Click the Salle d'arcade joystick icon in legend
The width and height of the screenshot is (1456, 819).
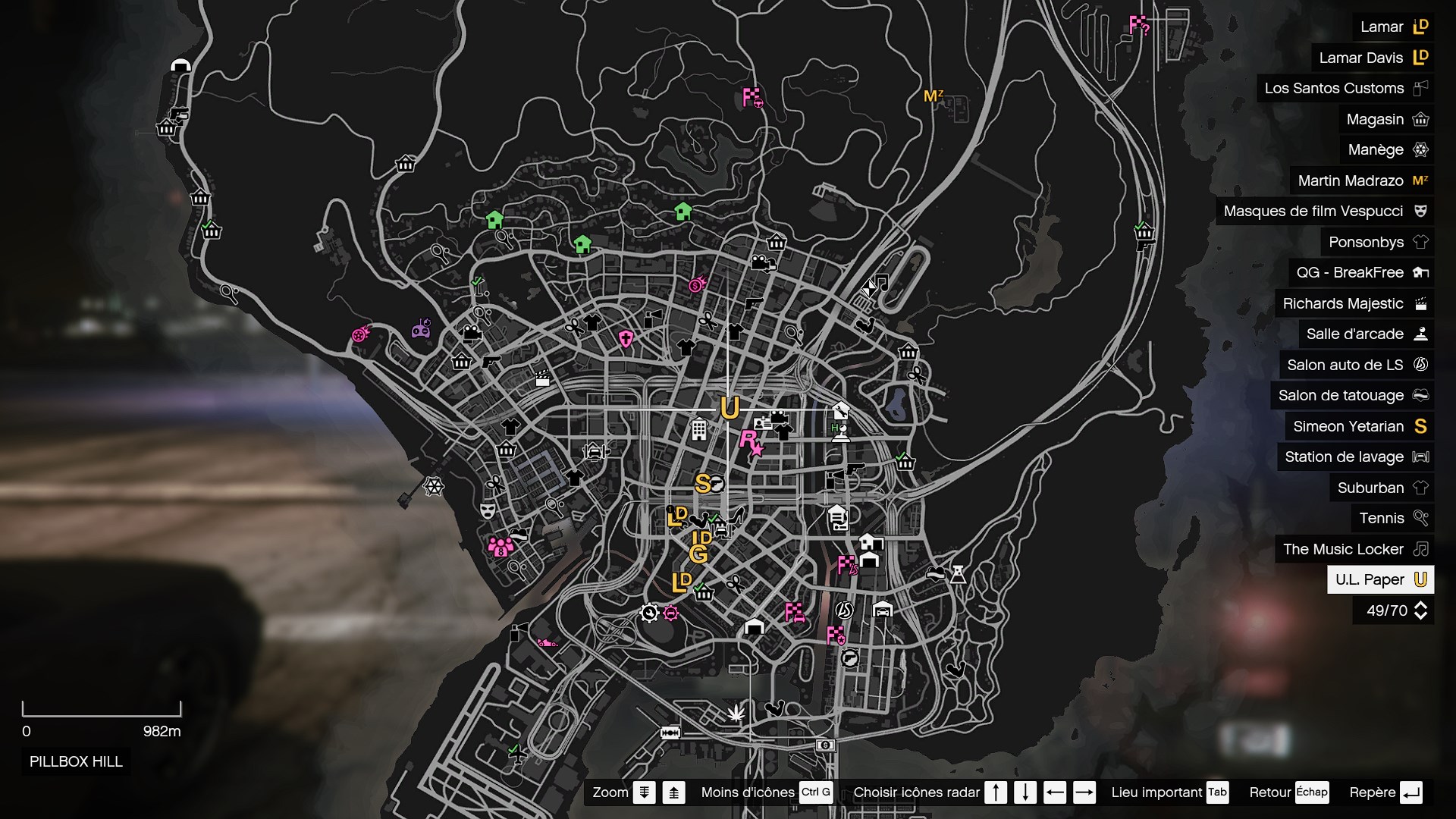[x=1421, y=334]
